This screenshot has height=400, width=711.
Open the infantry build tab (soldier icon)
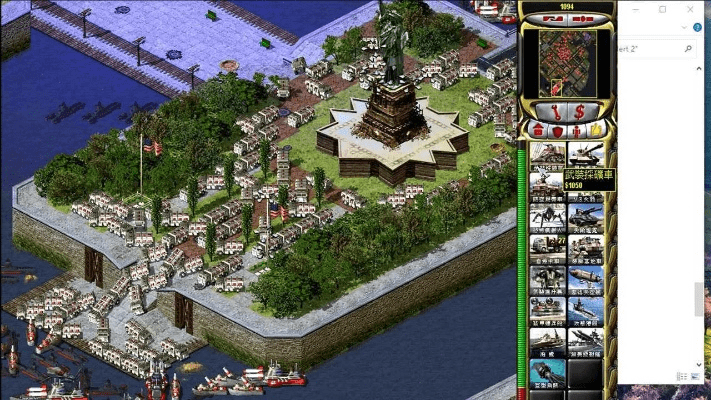[577, 130]
